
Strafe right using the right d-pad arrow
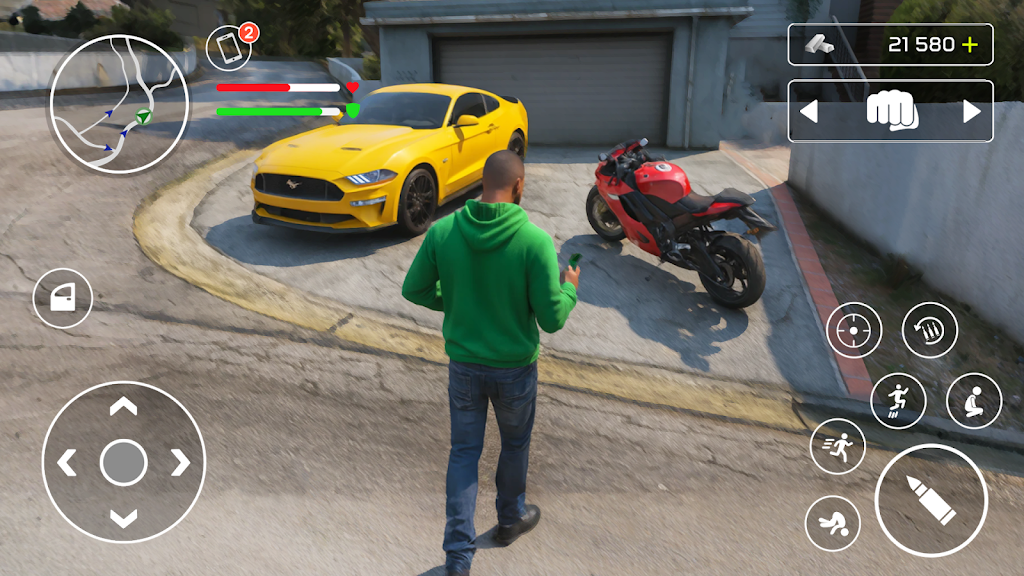click(179, 462)
